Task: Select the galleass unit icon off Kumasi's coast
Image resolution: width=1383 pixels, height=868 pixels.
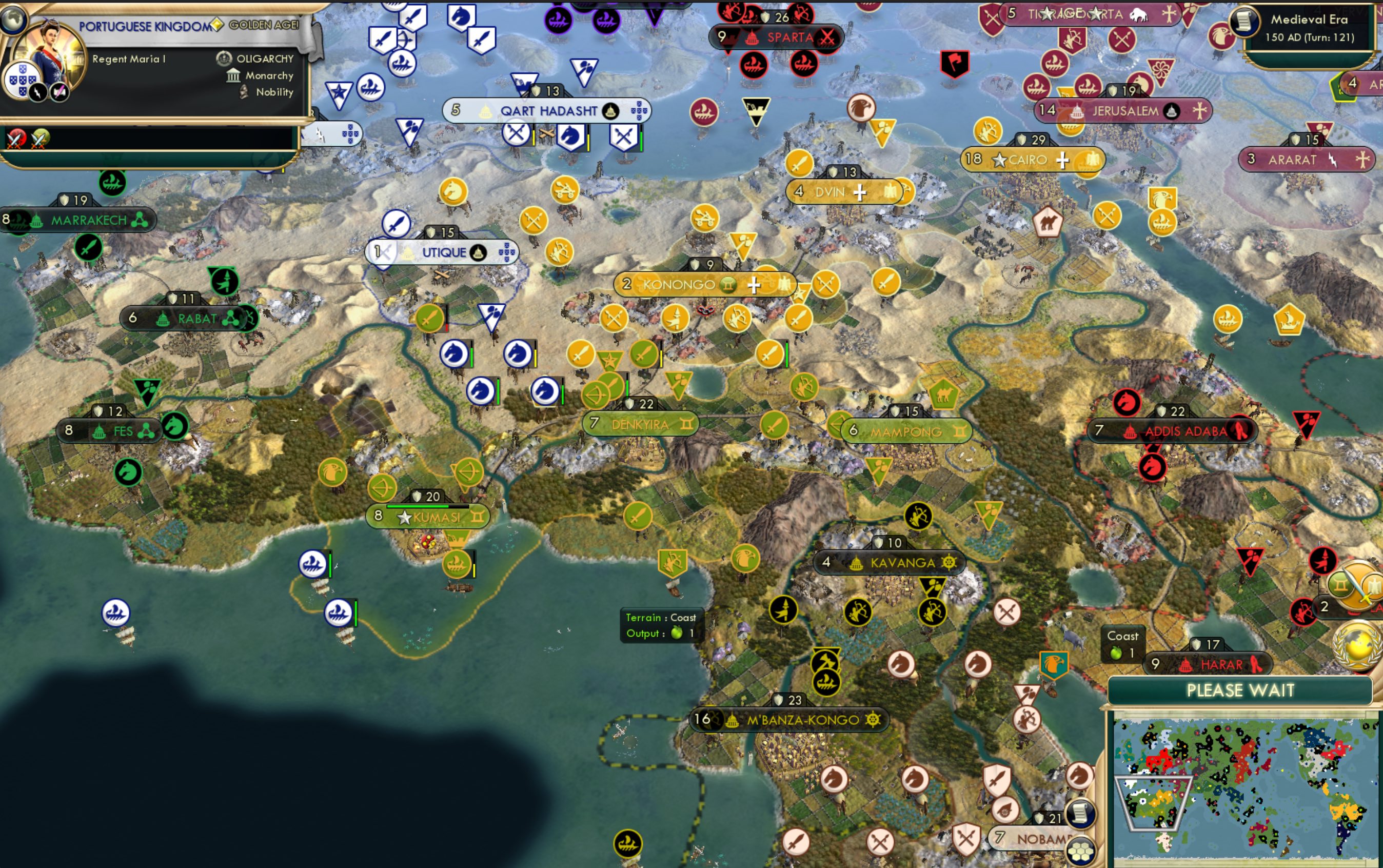Action: coord(457,564)
